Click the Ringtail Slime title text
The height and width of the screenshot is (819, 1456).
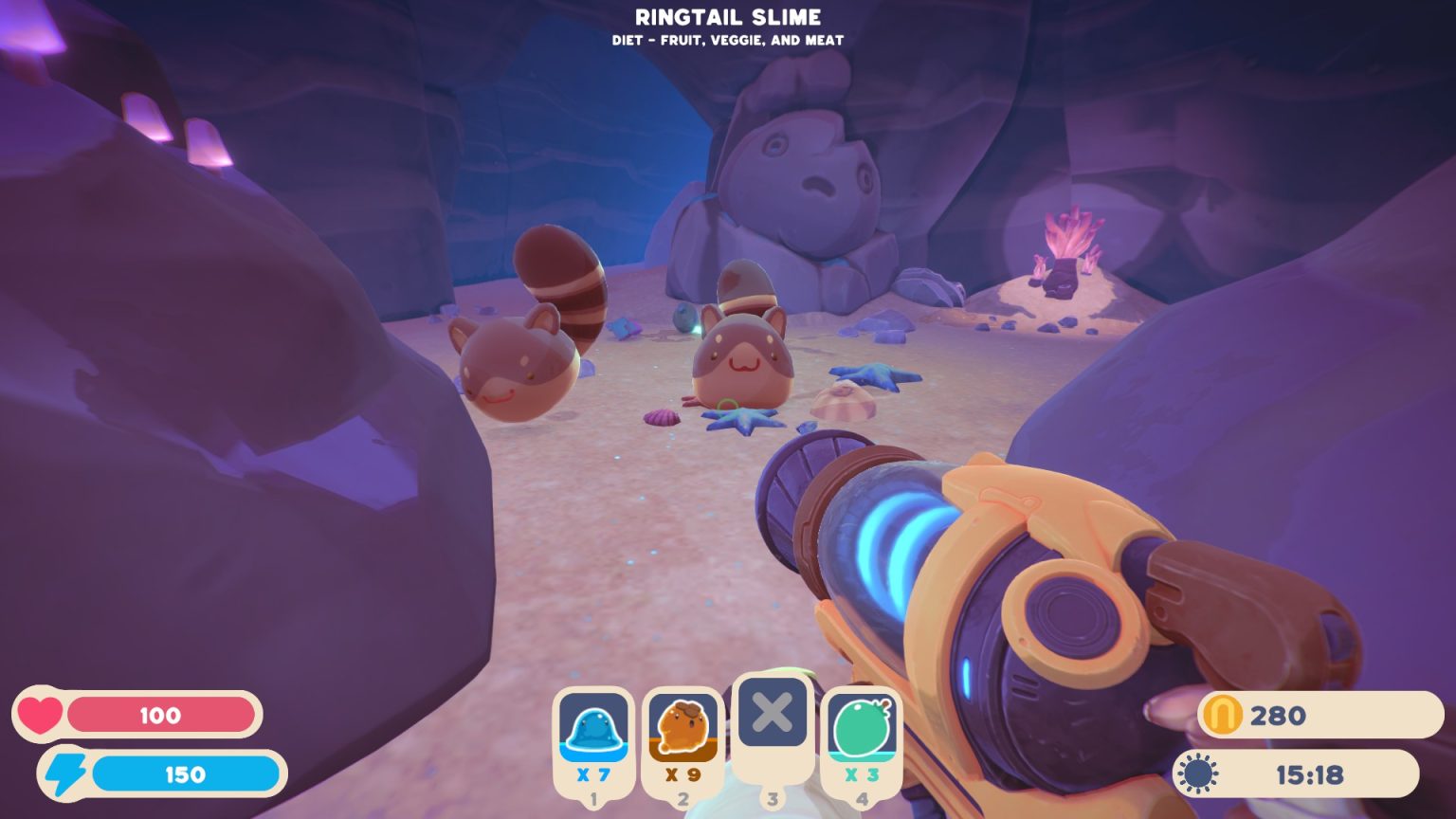[x=728, y=16]
